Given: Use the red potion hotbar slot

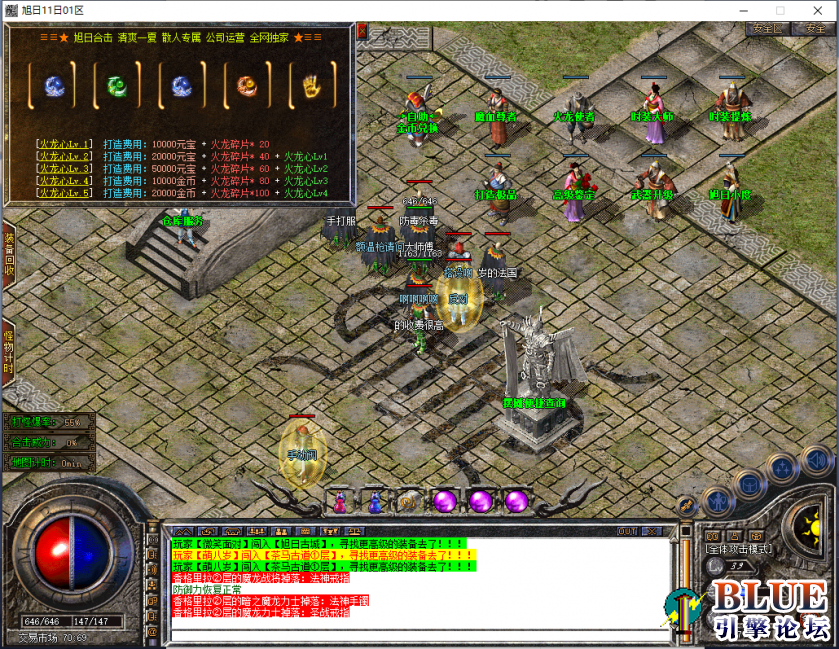Looking at the screenshot, I should tap(340, 501).
